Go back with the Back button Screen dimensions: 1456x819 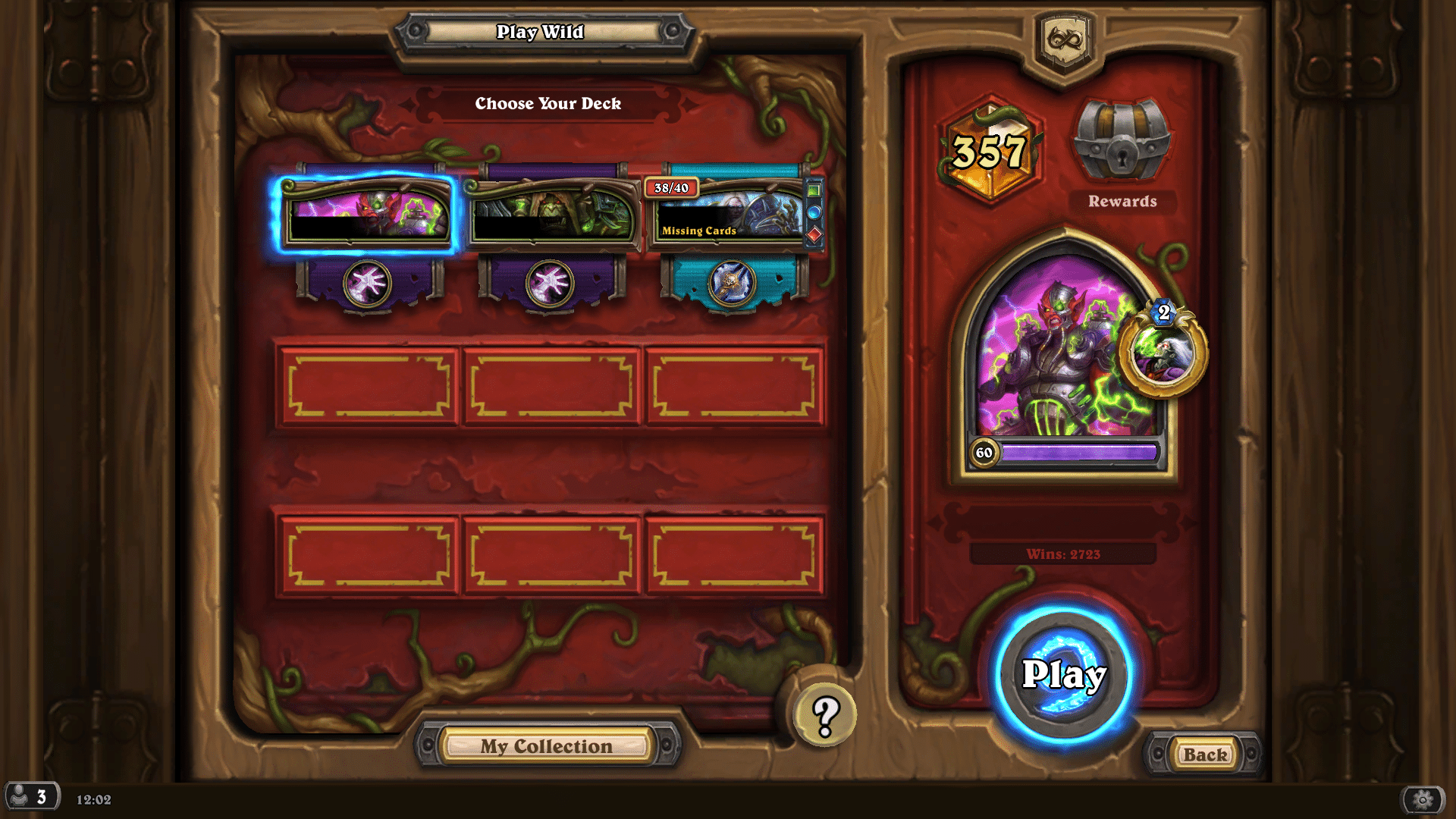(1204, 755)
